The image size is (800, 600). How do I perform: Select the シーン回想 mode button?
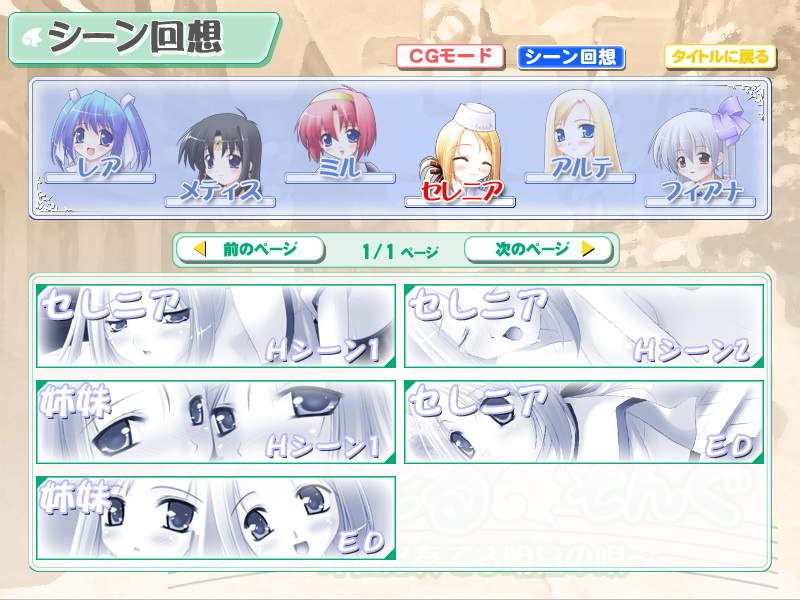tap(571, 57)
